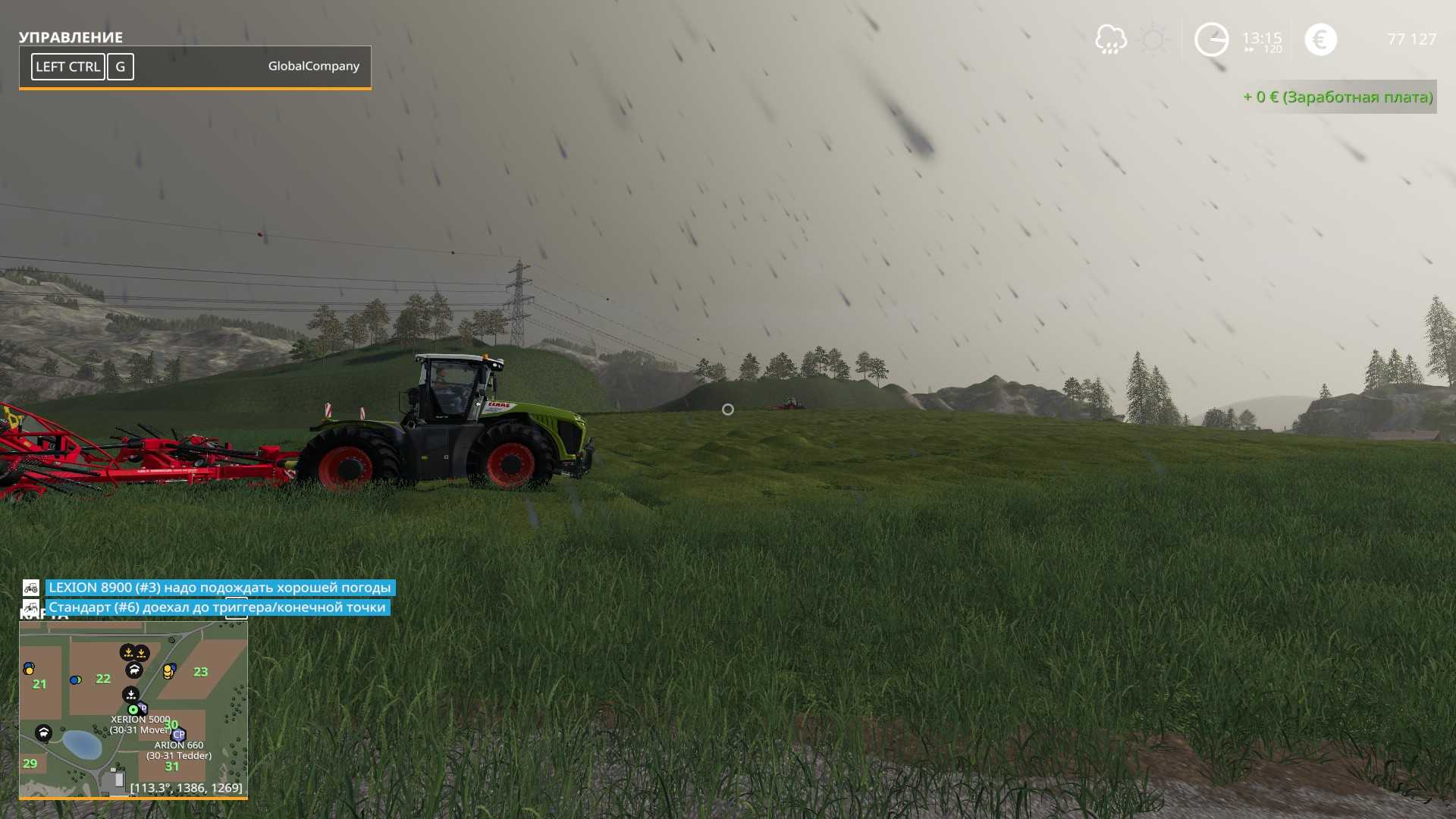Screen dimensions: 1456x819
Task: Open the LEXION 8900 weather notification
Action: tap(220, 588)
